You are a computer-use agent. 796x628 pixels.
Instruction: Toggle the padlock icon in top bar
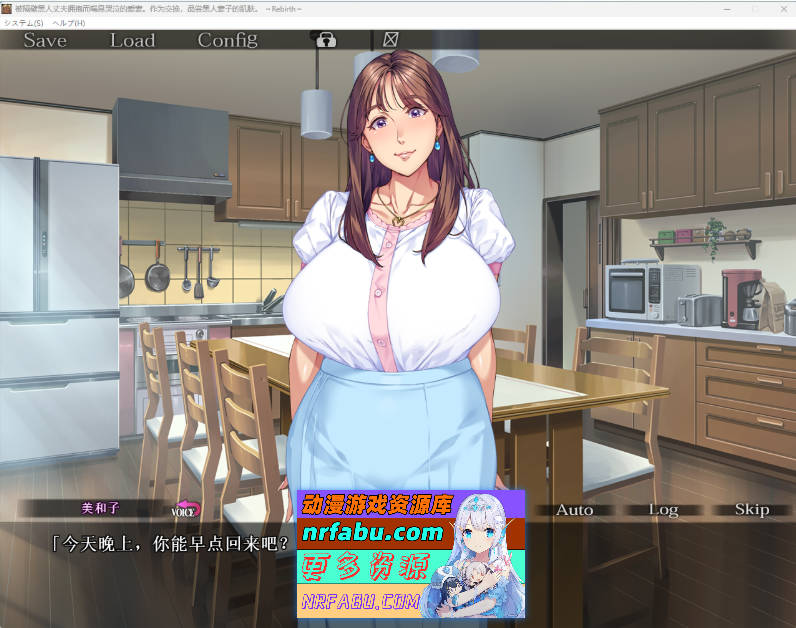326,40
